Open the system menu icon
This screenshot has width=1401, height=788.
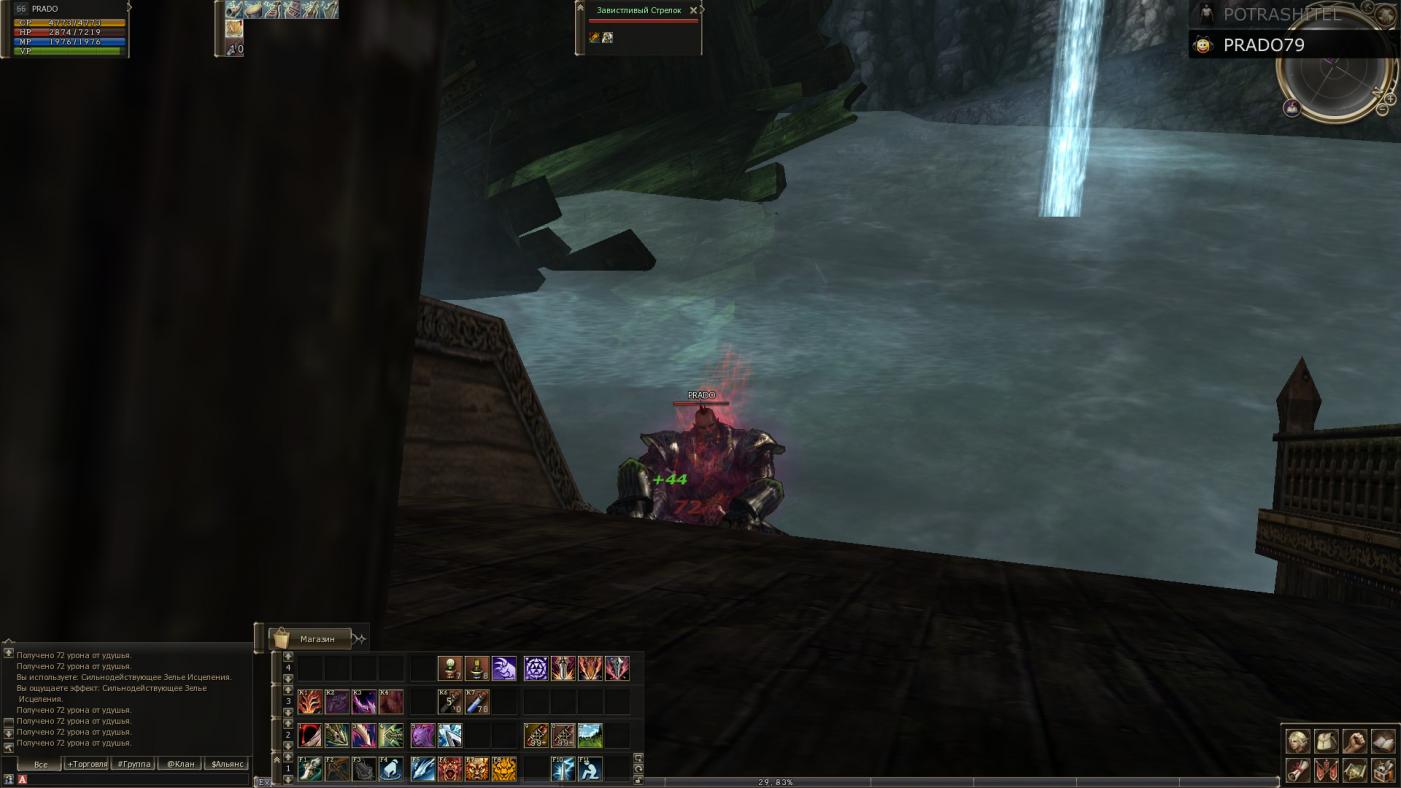(1383, 770)
